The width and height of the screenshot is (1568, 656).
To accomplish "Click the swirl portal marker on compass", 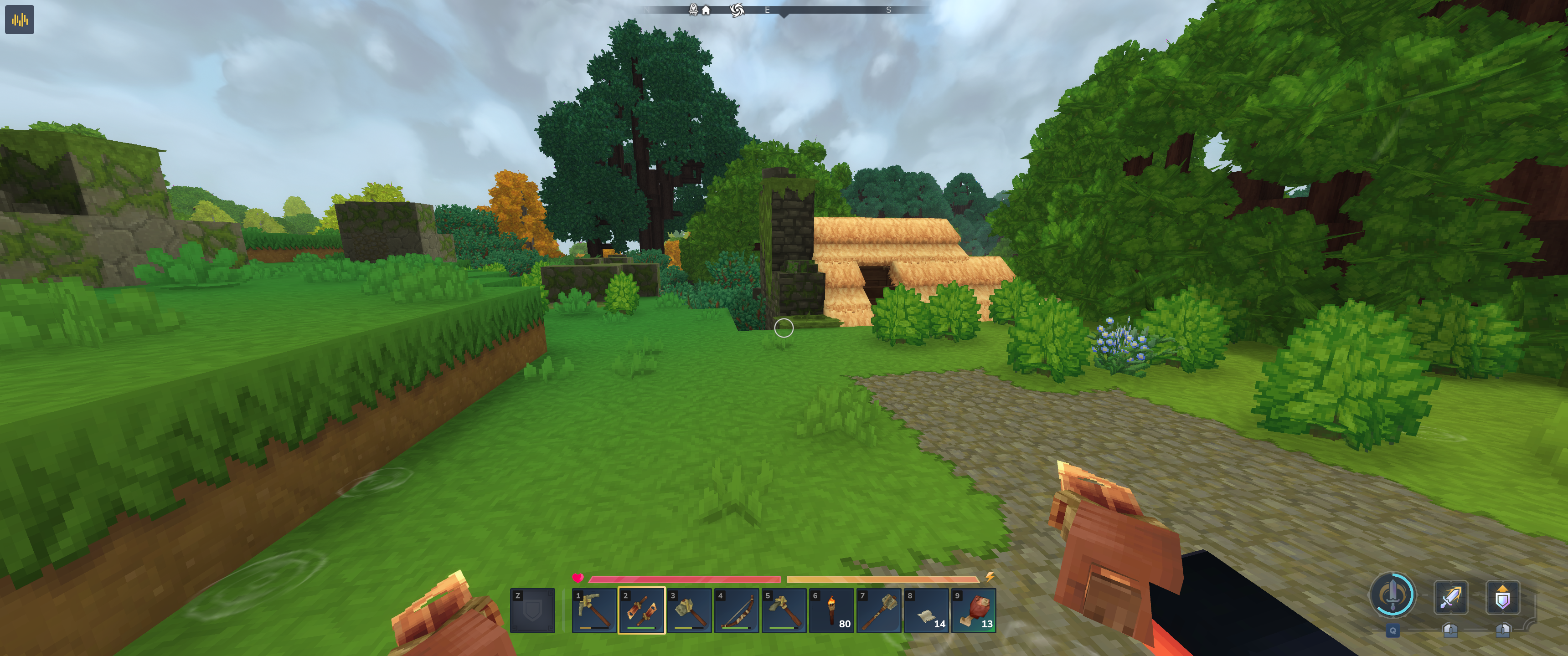I will click(737, 10).
